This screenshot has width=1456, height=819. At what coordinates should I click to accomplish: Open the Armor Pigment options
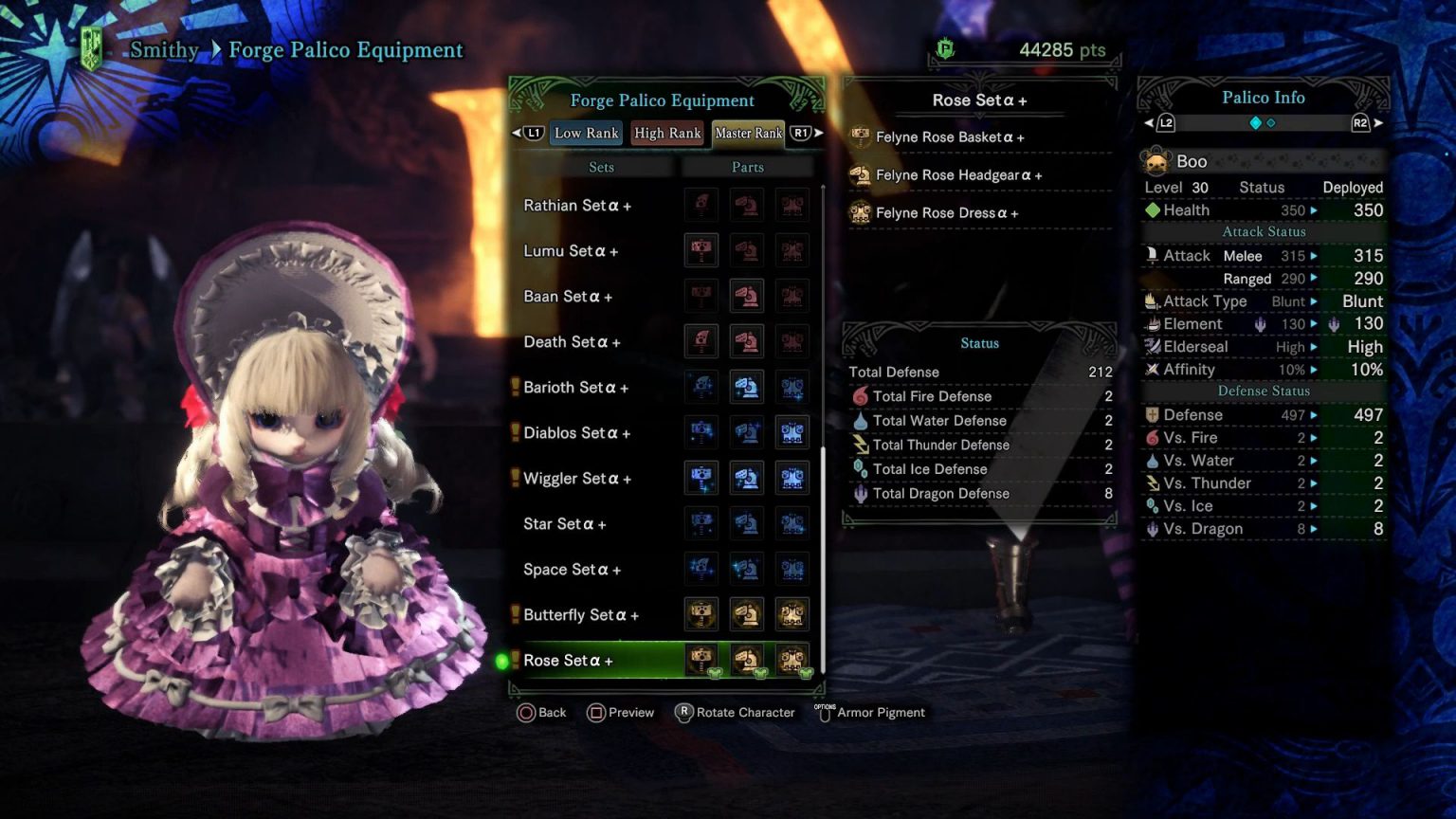[874, 712]
